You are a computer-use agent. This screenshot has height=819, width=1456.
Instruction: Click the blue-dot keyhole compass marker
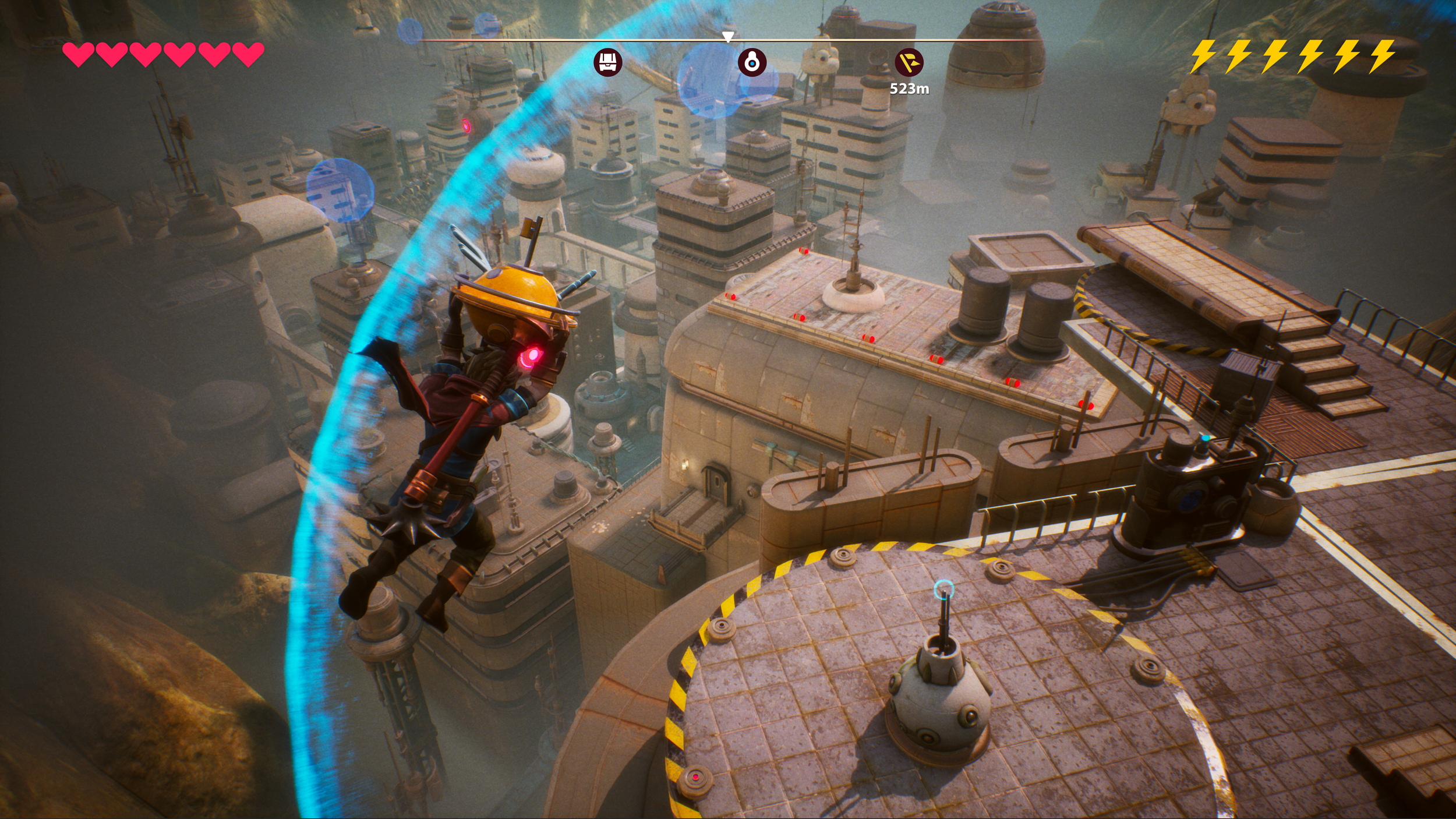click(x=752, y=62)
